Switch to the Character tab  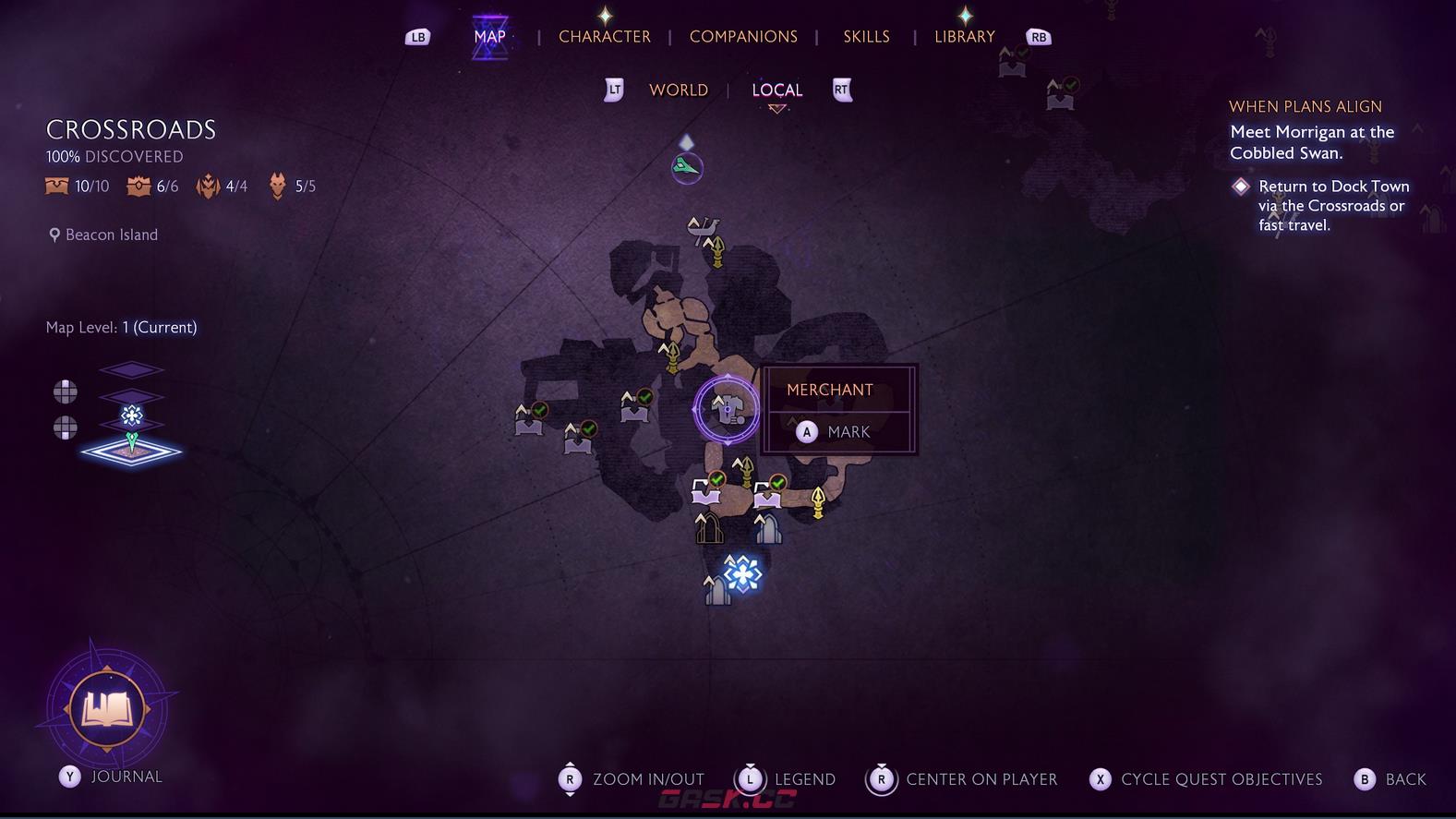tap(604, 37)
